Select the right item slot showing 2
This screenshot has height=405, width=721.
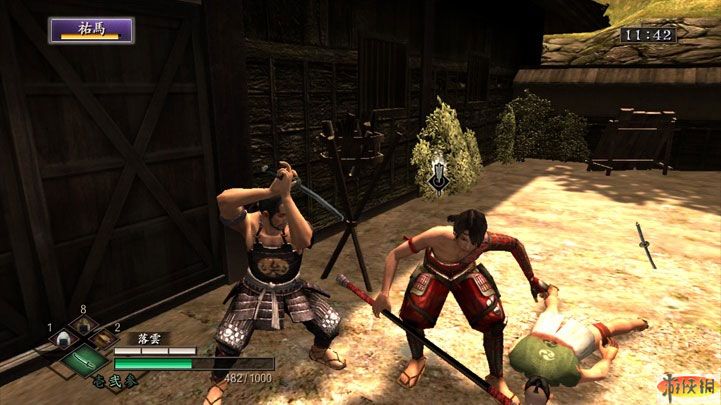click(x=104, y=341)
